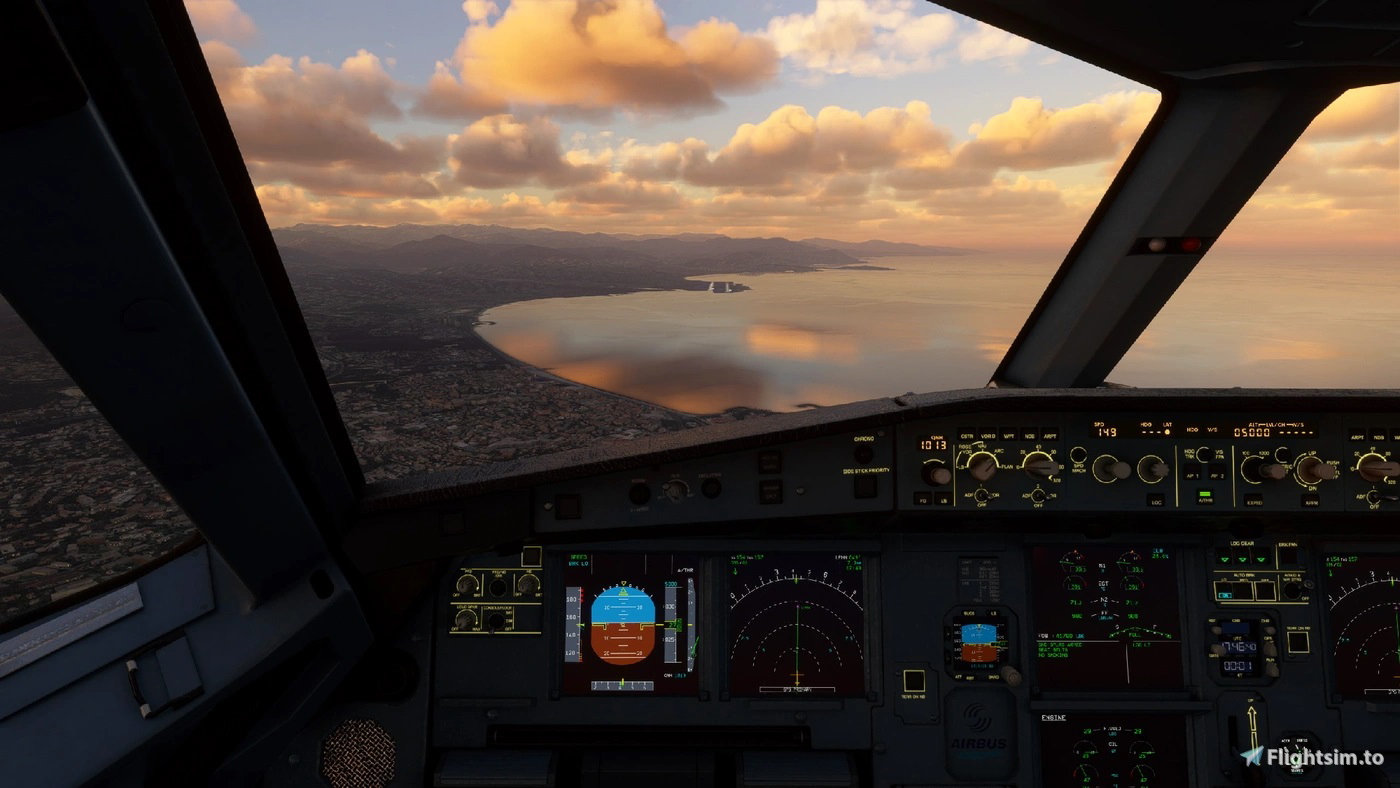
Task: Switch the SPD MACH selector button
Action: (x=1078, y=457)
